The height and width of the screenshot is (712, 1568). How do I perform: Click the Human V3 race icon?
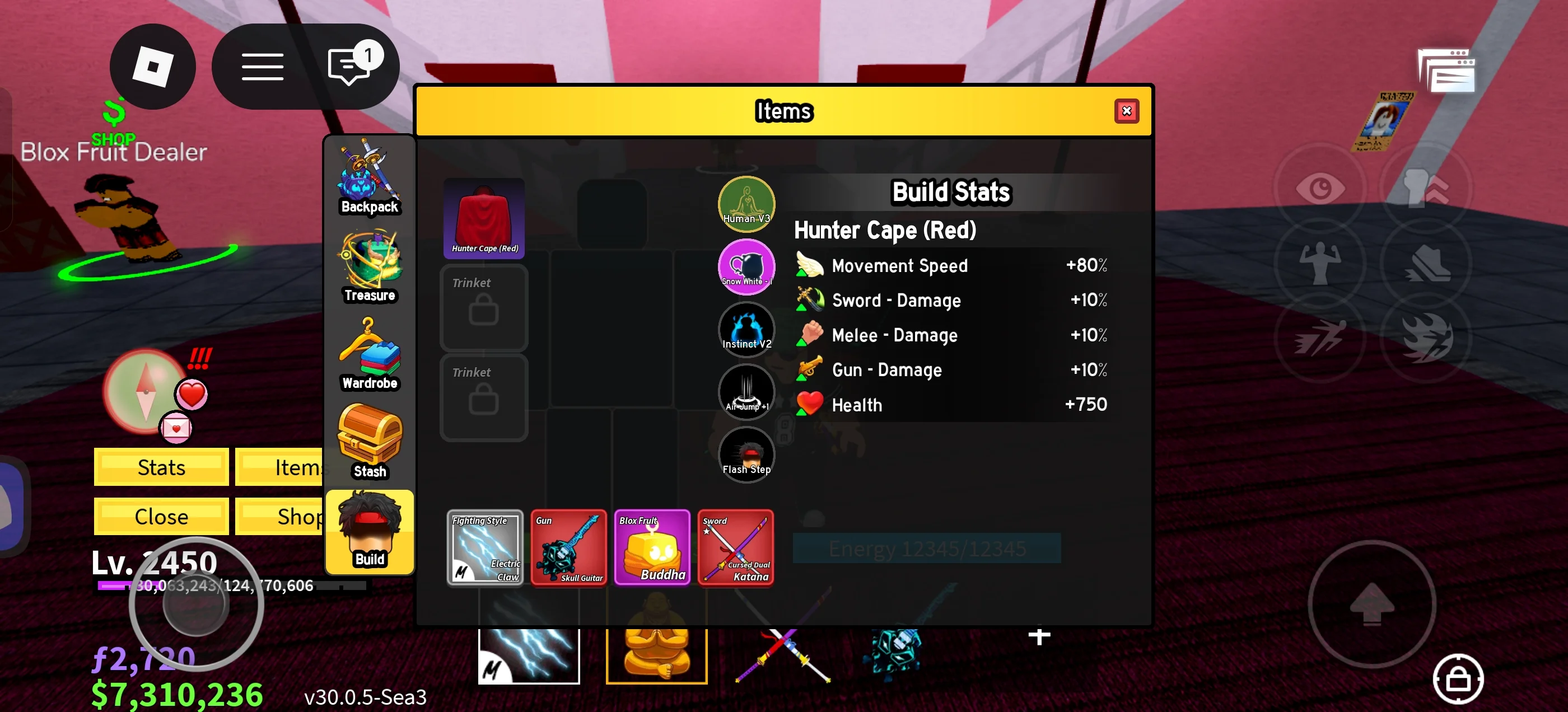coord(746,204)
